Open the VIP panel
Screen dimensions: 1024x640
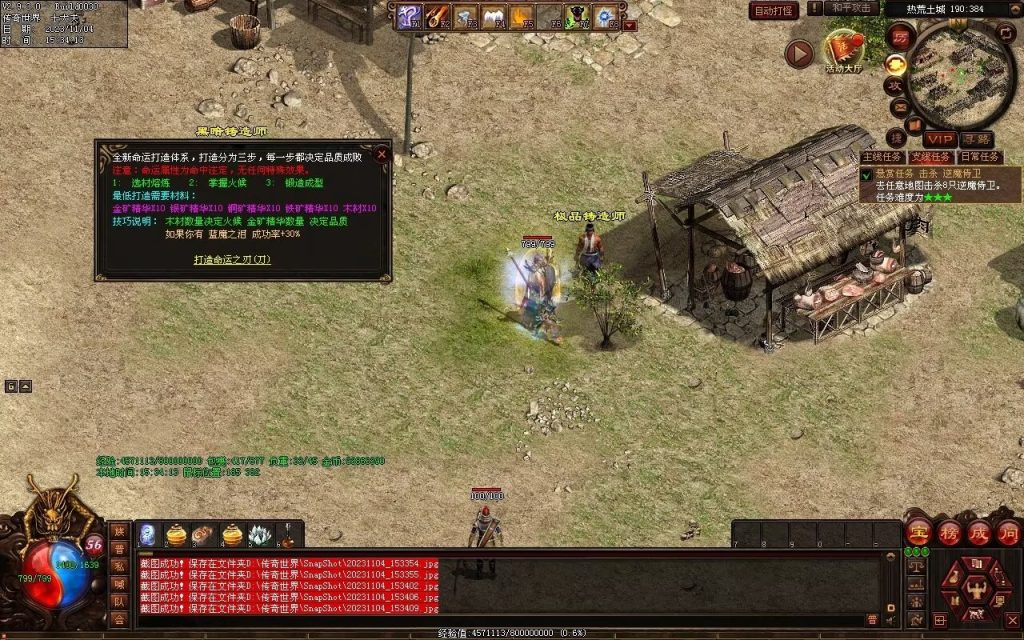point(939,139)
